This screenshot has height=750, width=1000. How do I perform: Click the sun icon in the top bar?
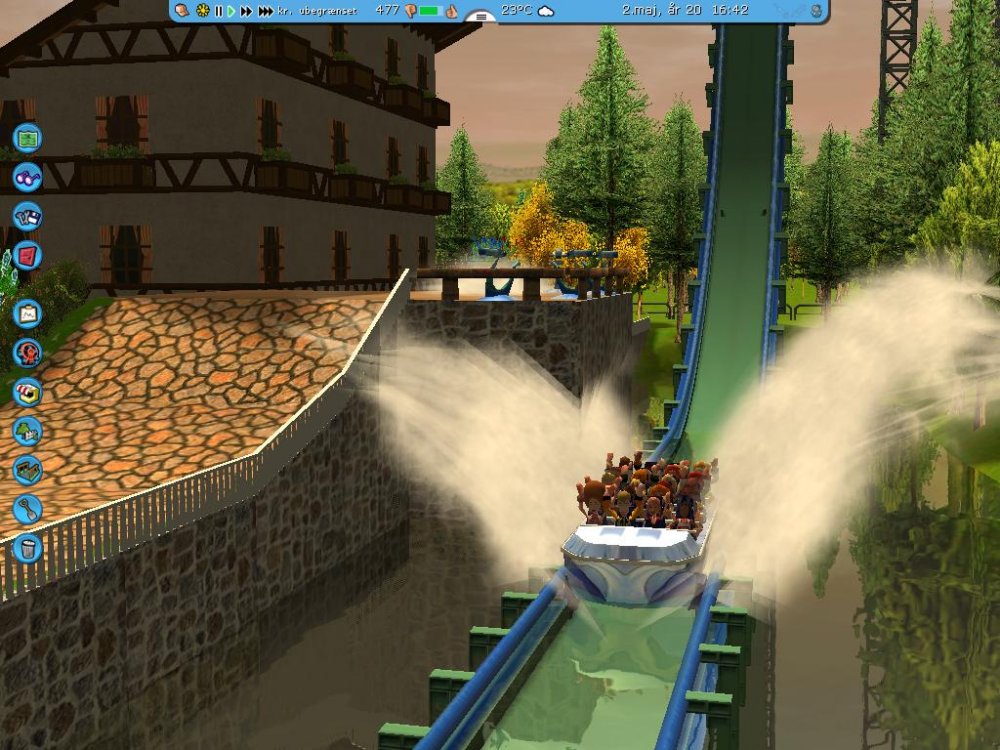(203, 11)
